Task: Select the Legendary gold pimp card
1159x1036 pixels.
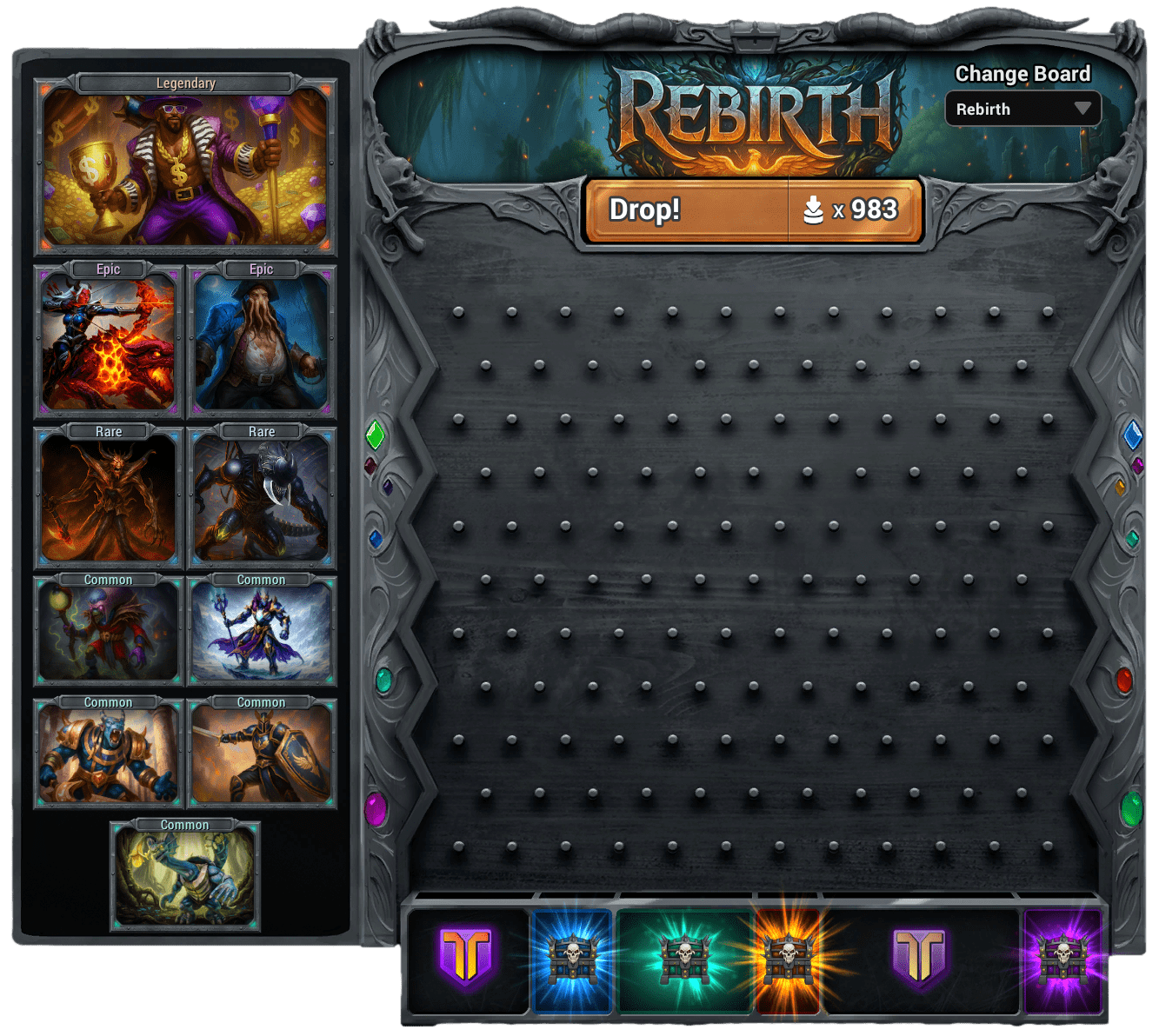Action: tap(184, 169)
